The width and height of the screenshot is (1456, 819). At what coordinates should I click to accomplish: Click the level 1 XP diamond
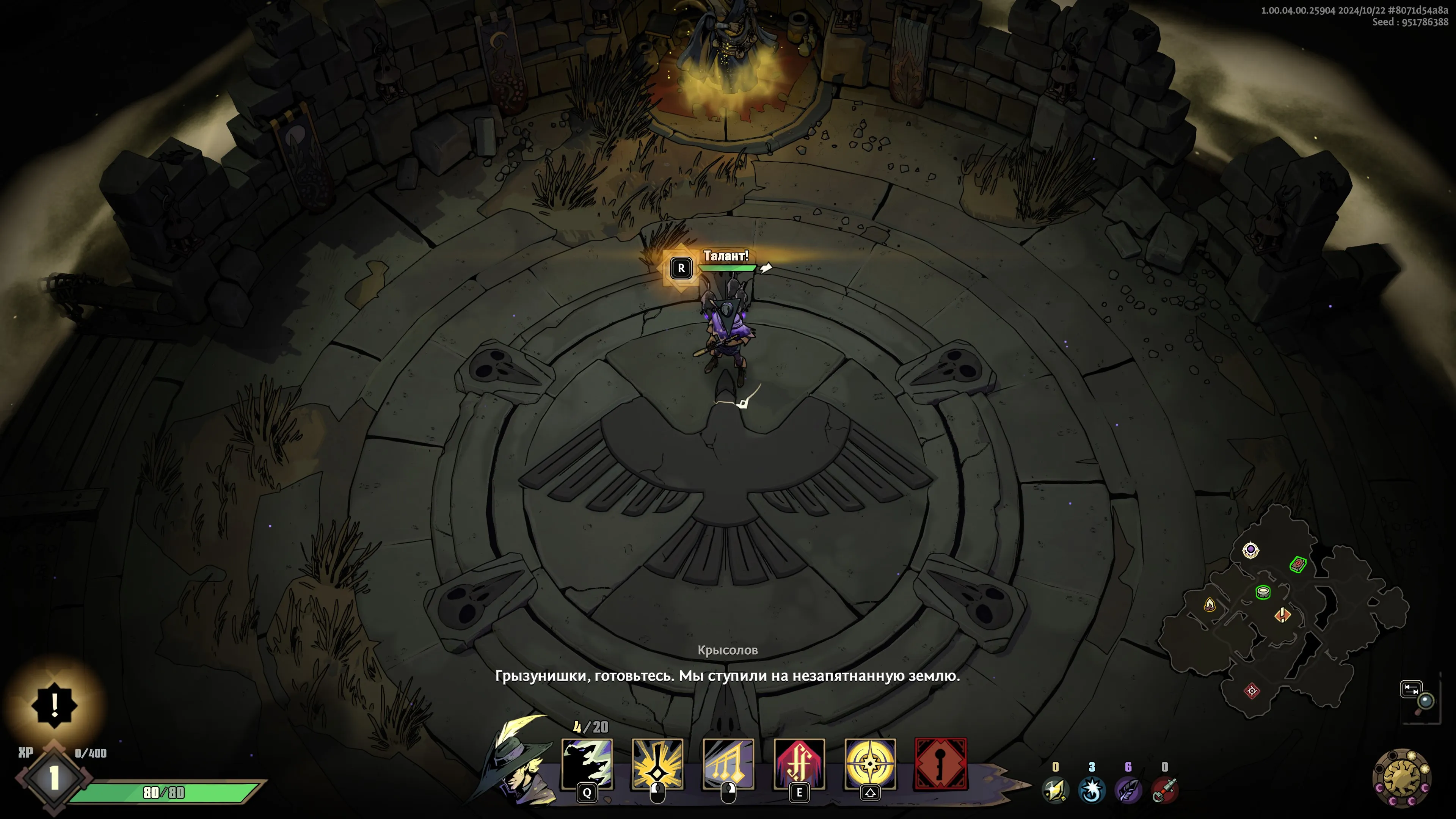coord(54,778)
